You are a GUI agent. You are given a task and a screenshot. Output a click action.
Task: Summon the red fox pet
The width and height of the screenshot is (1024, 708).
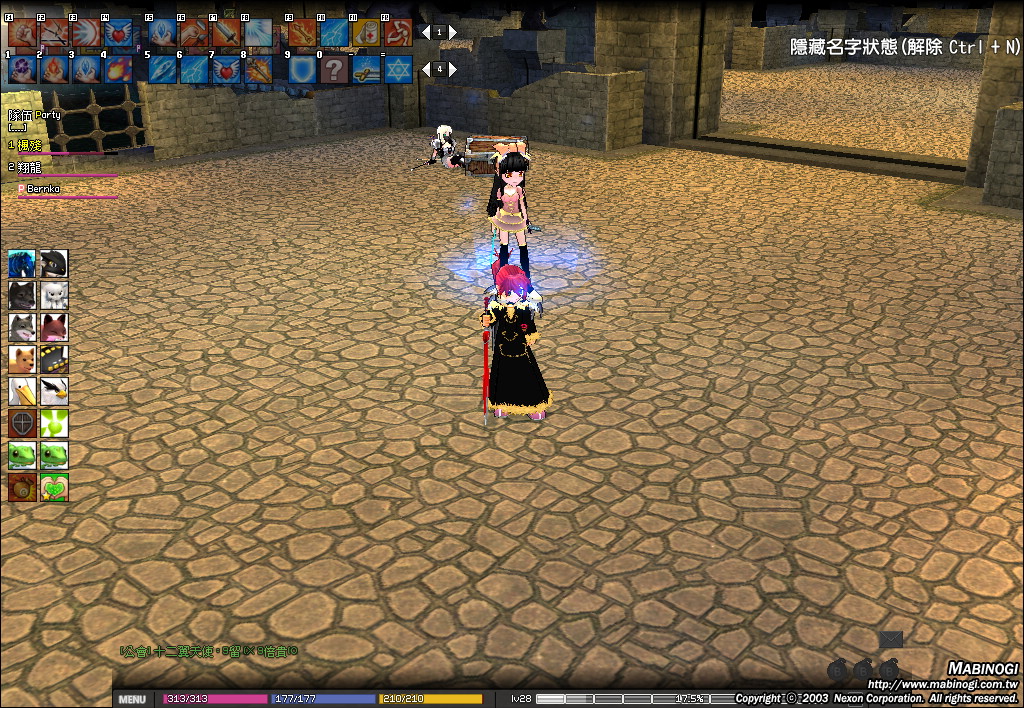tap(54, 328)
